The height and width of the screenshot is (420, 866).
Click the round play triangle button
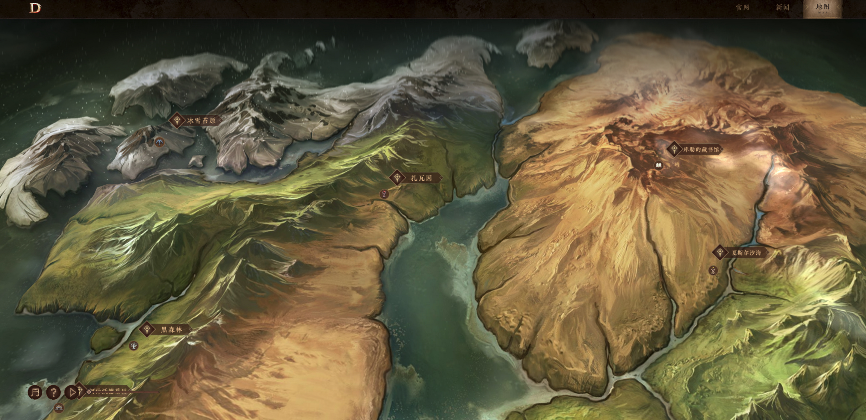tap(72, 391)
